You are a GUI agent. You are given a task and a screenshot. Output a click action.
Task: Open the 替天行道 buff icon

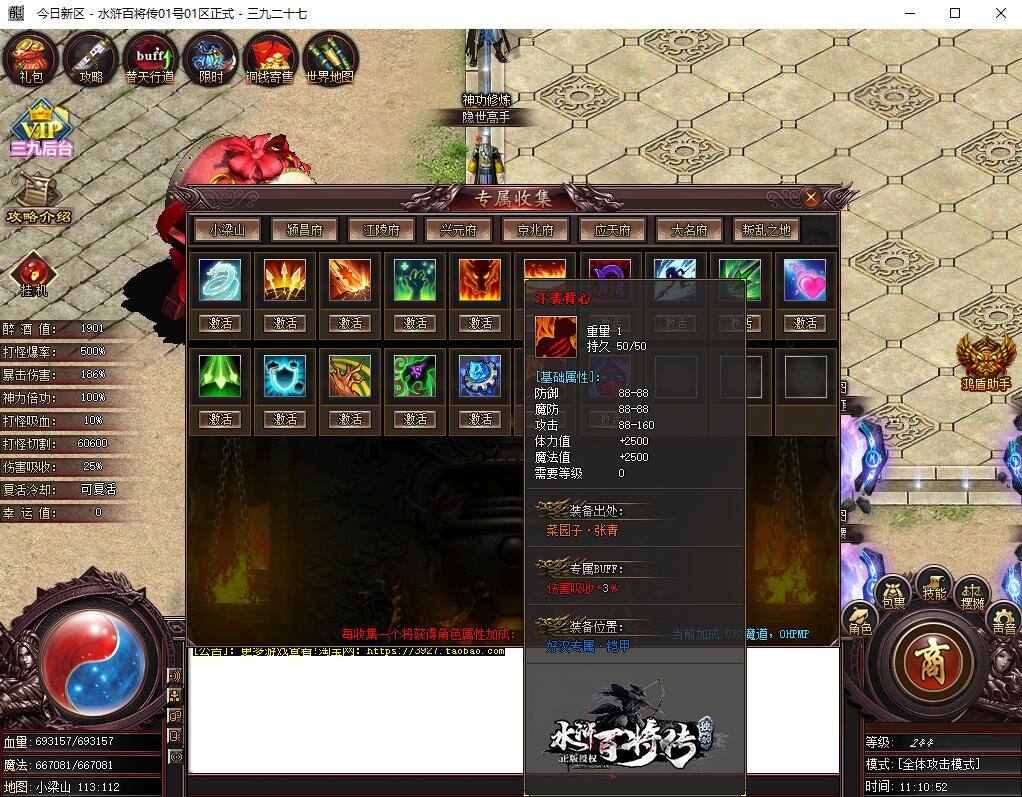150,58
